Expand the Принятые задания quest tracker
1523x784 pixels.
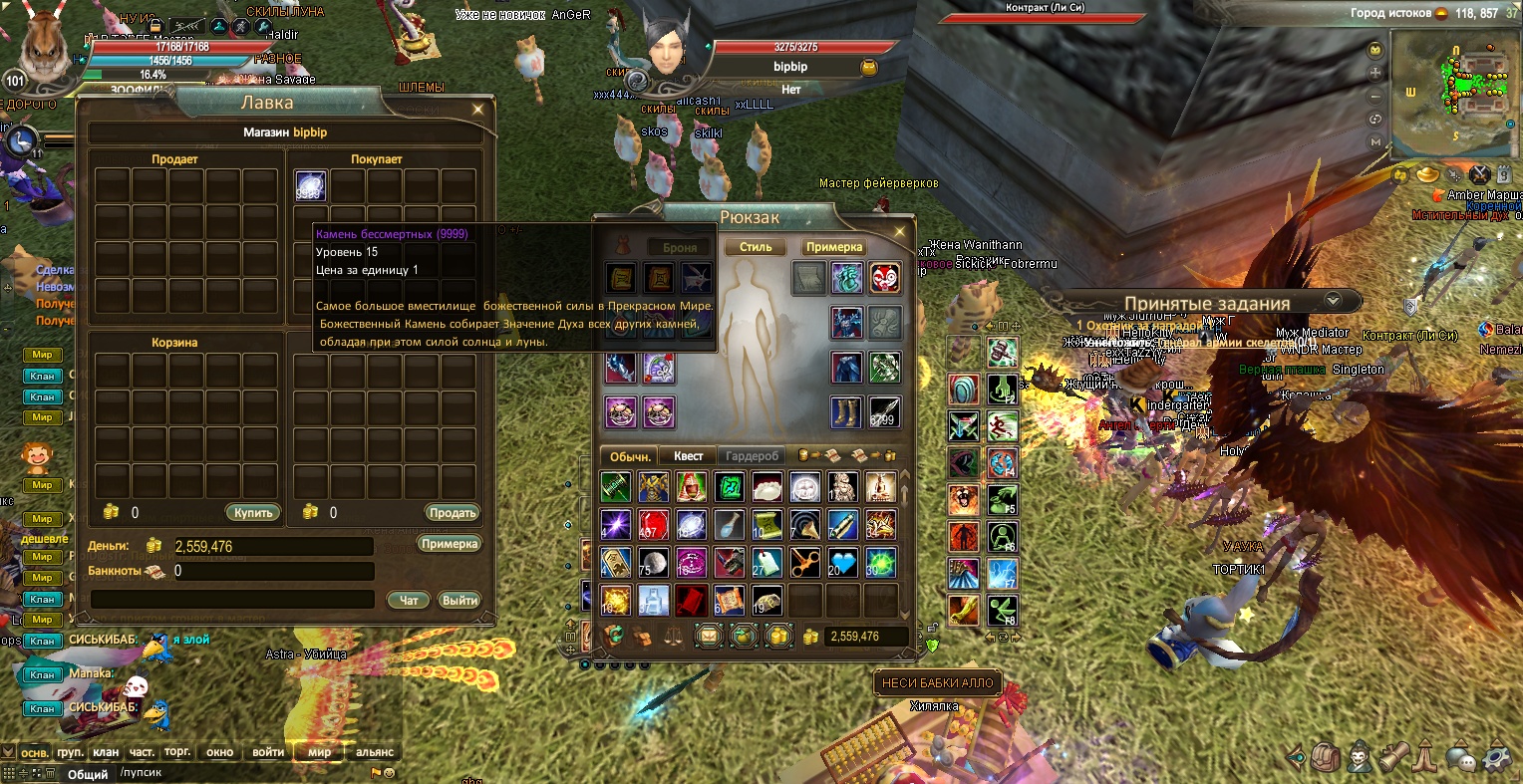1333,301
